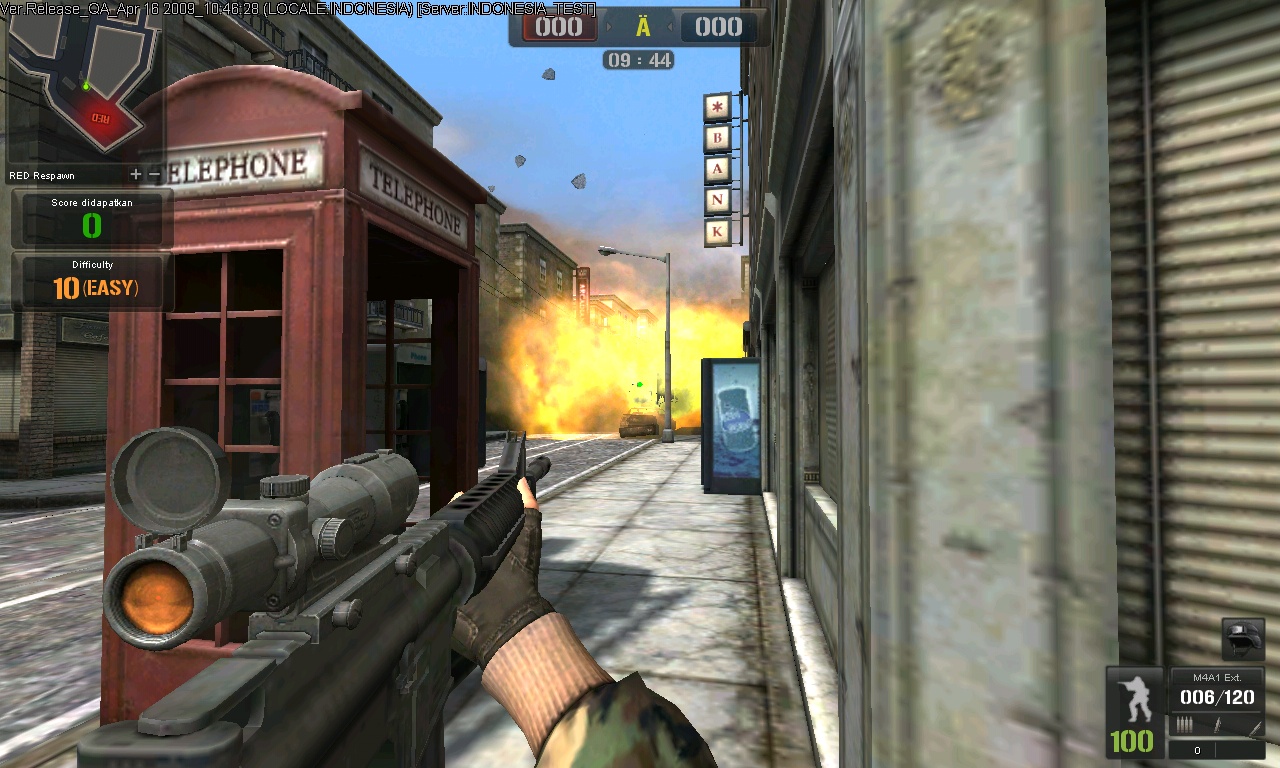Screen dimensions: 1280x768
Task: Click the 09:44 match timer
Action: coord(640,59)
